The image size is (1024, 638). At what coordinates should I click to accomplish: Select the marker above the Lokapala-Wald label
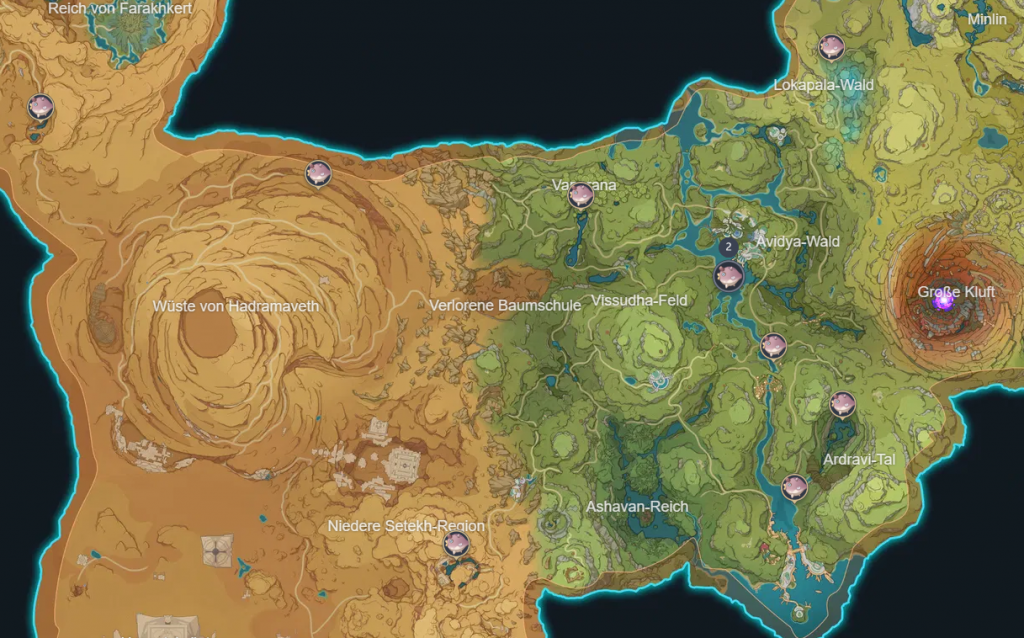831,47
